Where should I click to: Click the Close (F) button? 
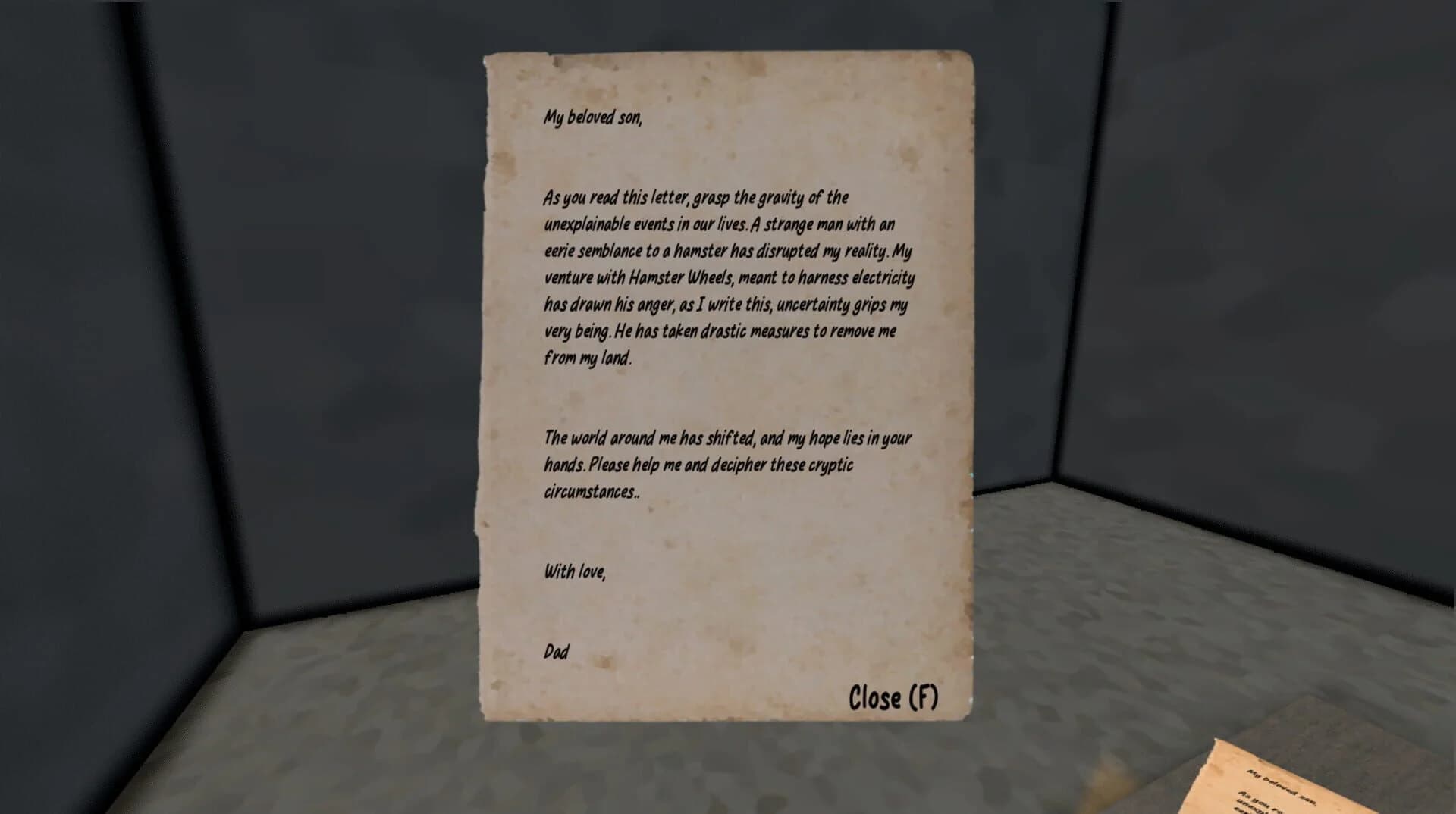click(893, 693)
